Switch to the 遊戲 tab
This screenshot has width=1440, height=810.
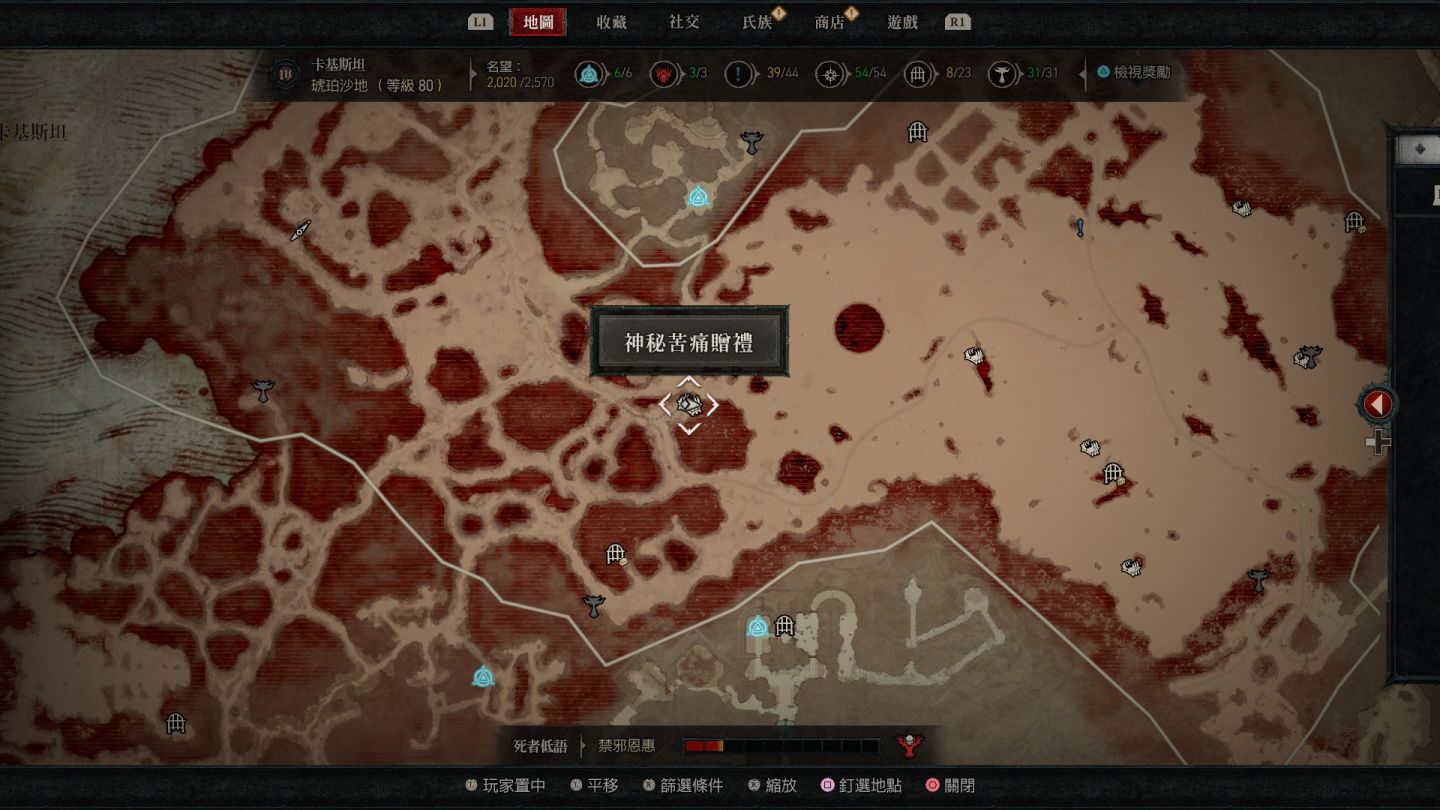pyautogui.click(x=902, y=22)
